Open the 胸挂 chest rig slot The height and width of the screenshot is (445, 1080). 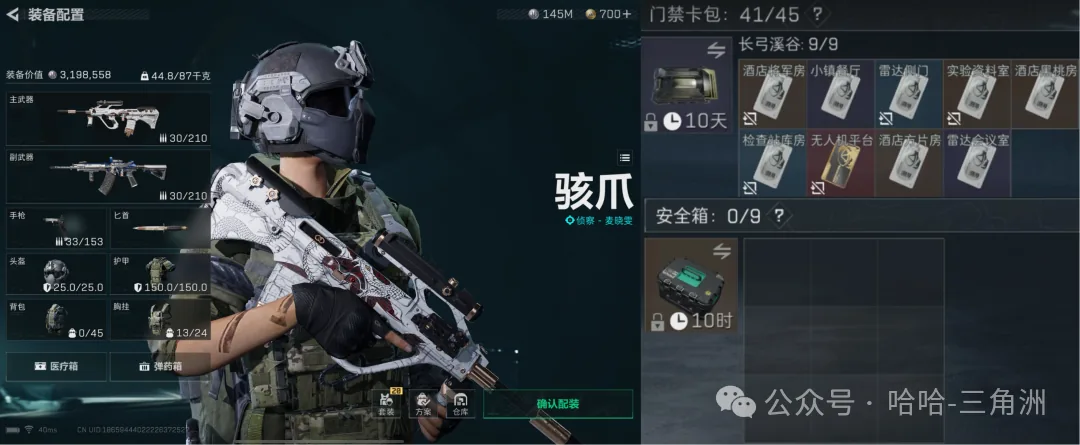(x=160, y=319)
